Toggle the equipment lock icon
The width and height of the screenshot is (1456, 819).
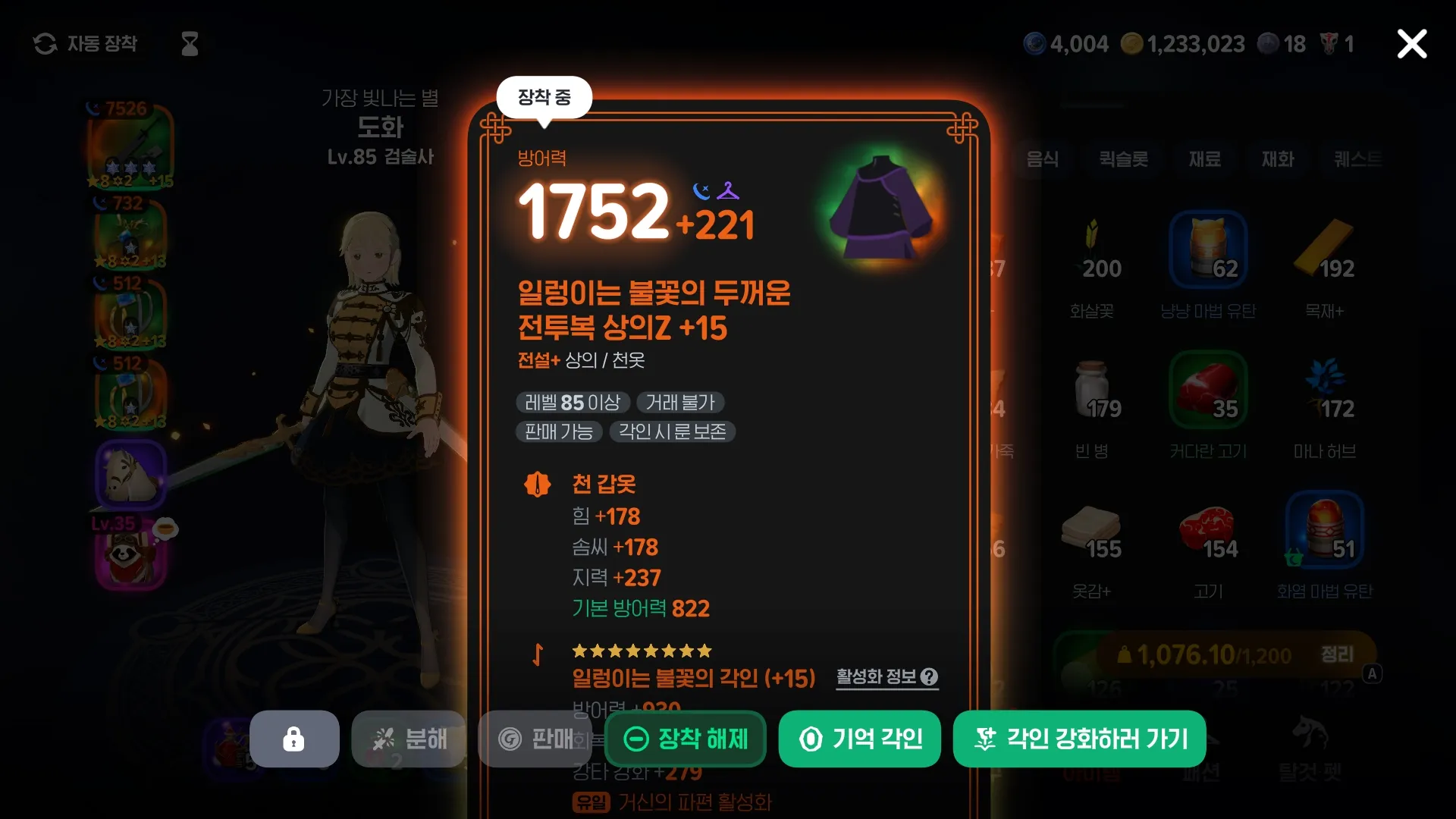[294, 739]
